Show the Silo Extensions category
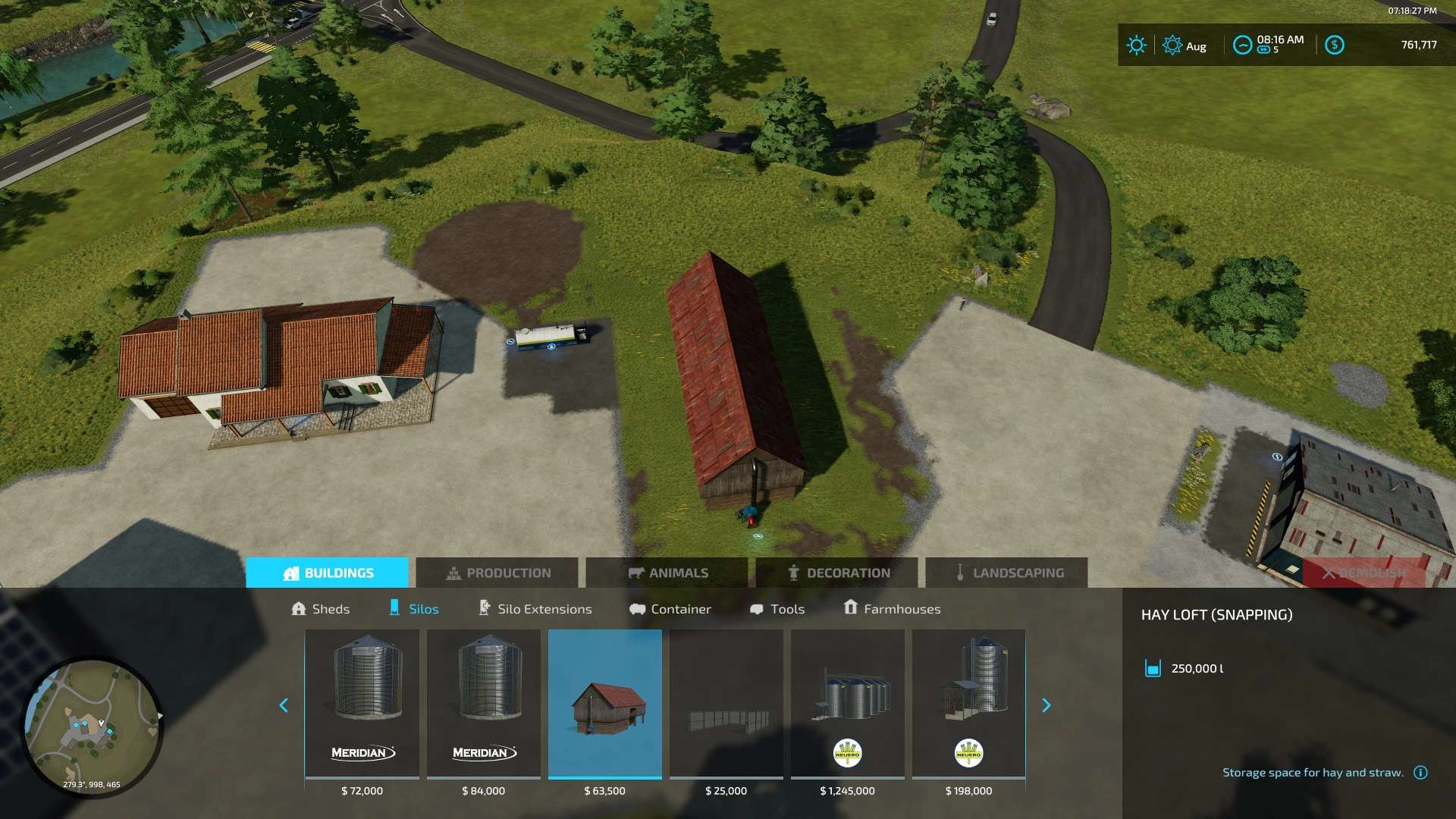This screenshot has height=819, width=1456. coord(535,609)
